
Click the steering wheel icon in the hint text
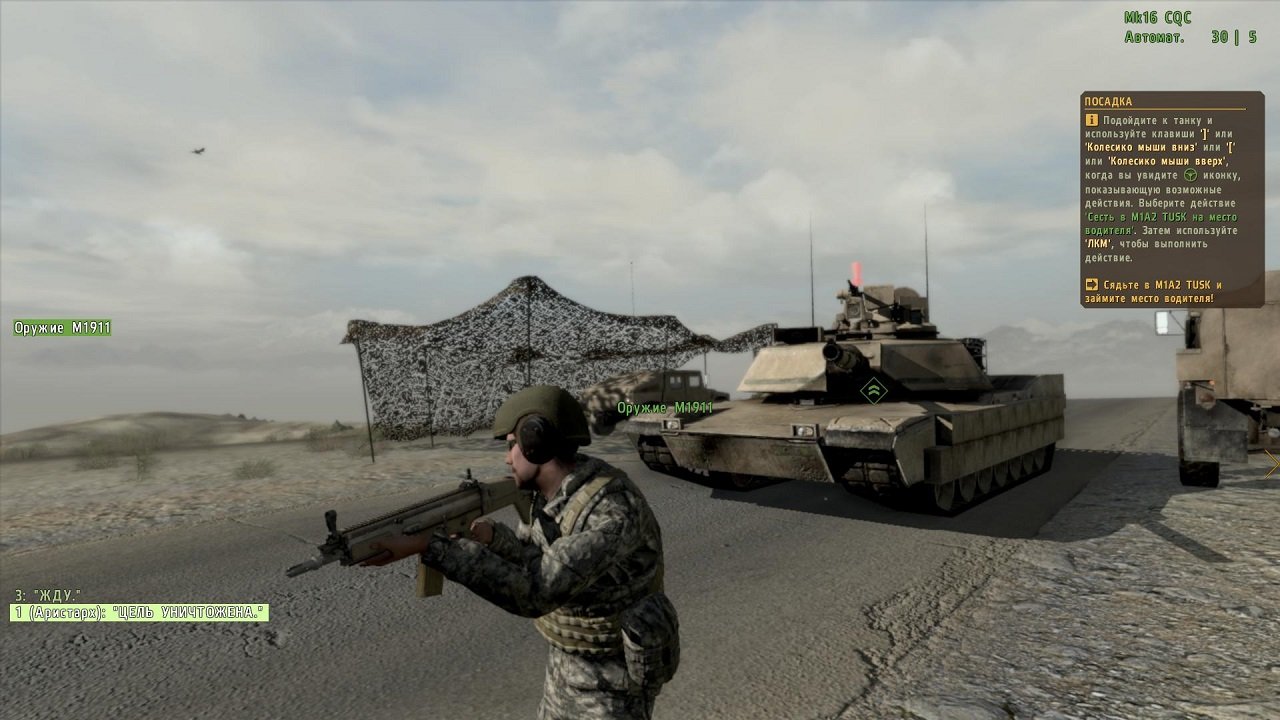(1192, 176)
